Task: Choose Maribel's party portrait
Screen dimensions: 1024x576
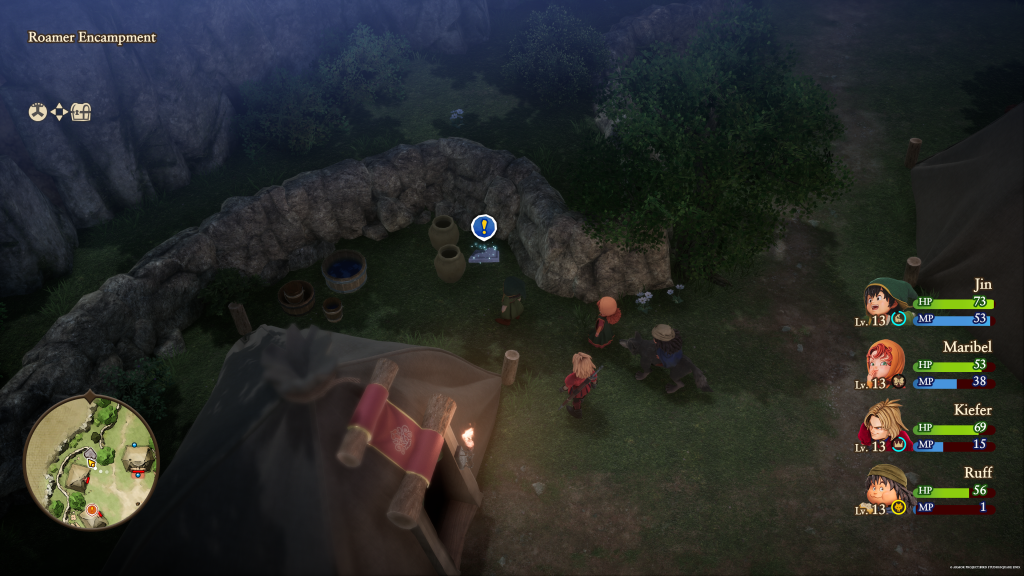Action: coord(883,364)
